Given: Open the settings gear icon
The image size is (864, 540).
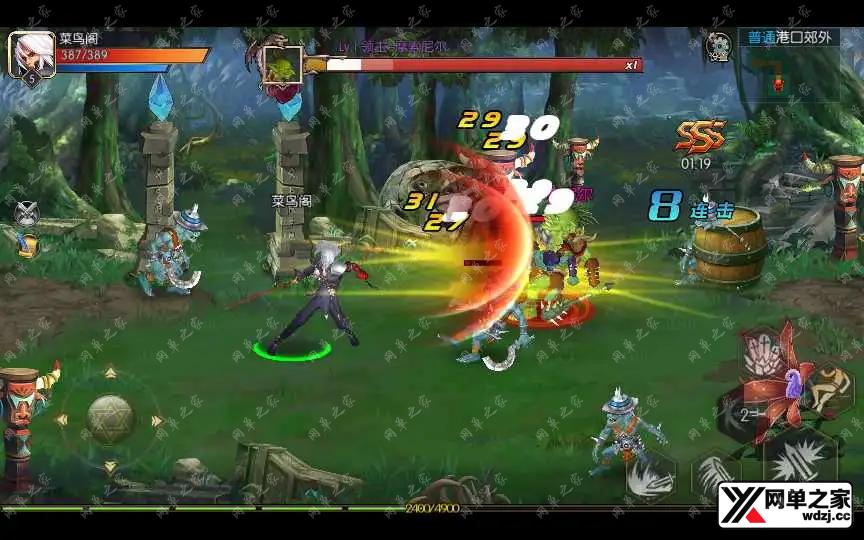Looking at the screenshot, I should [717, 46].
